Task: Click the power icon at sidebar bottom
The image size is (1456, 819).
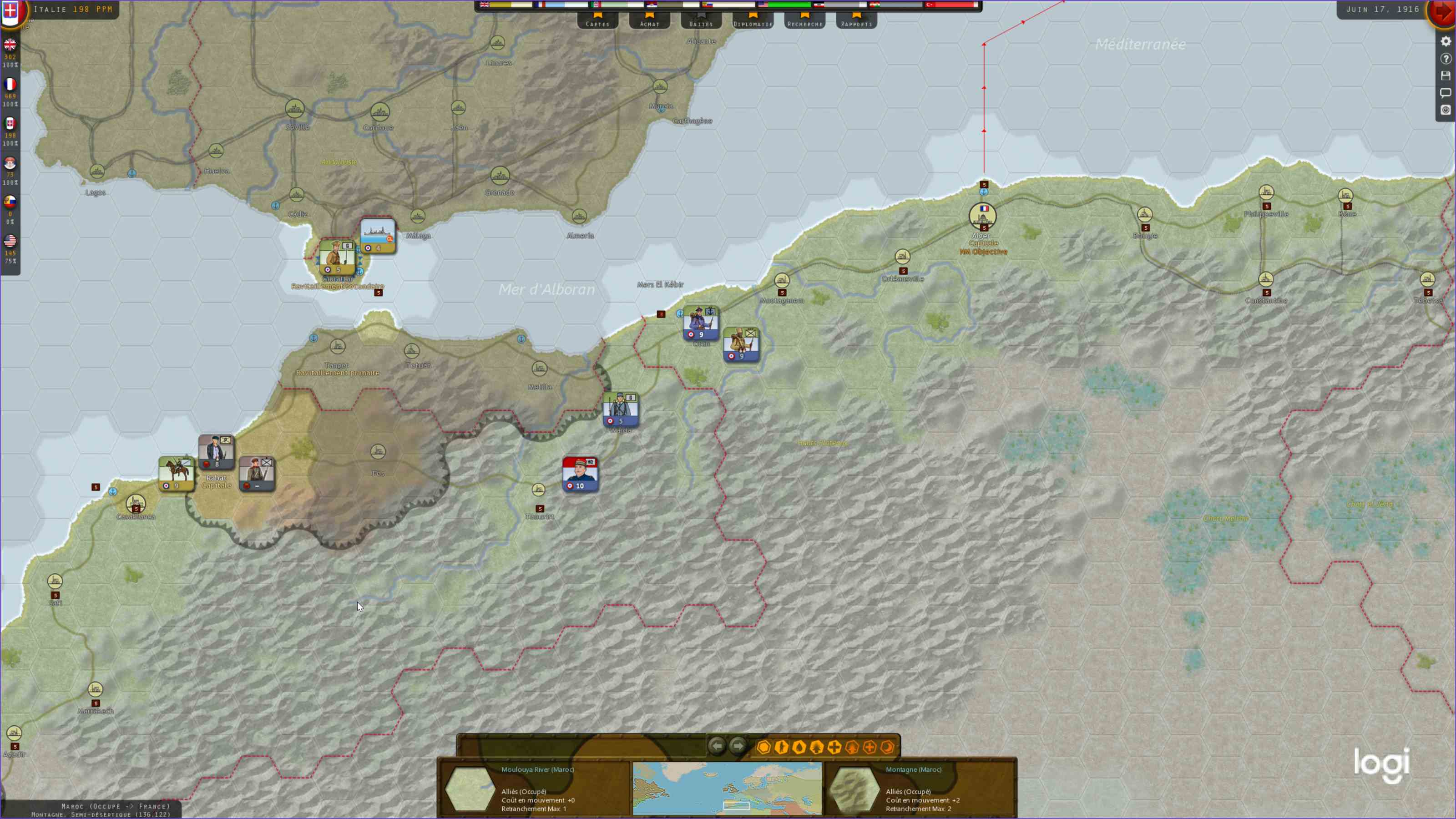Action: pos(1446,110)
